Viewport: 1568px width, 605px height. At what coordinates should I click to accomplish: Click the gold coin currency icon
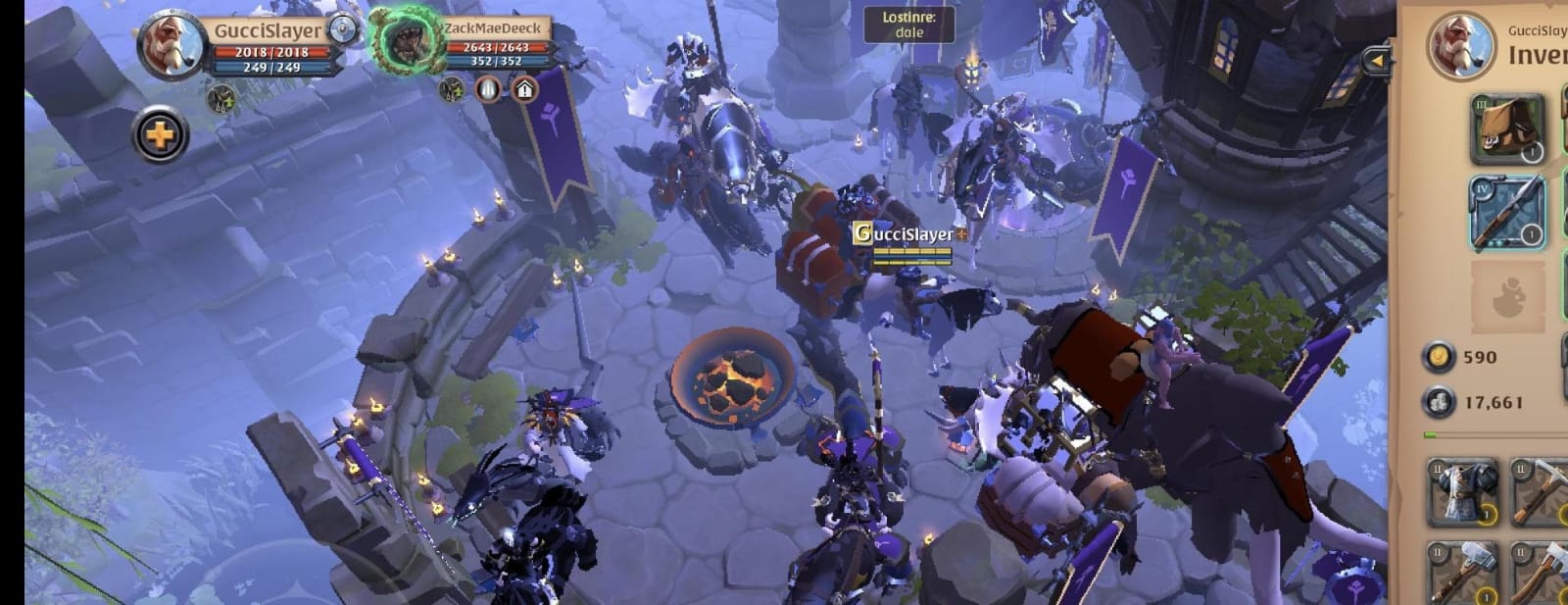(x=1439, y=358)
